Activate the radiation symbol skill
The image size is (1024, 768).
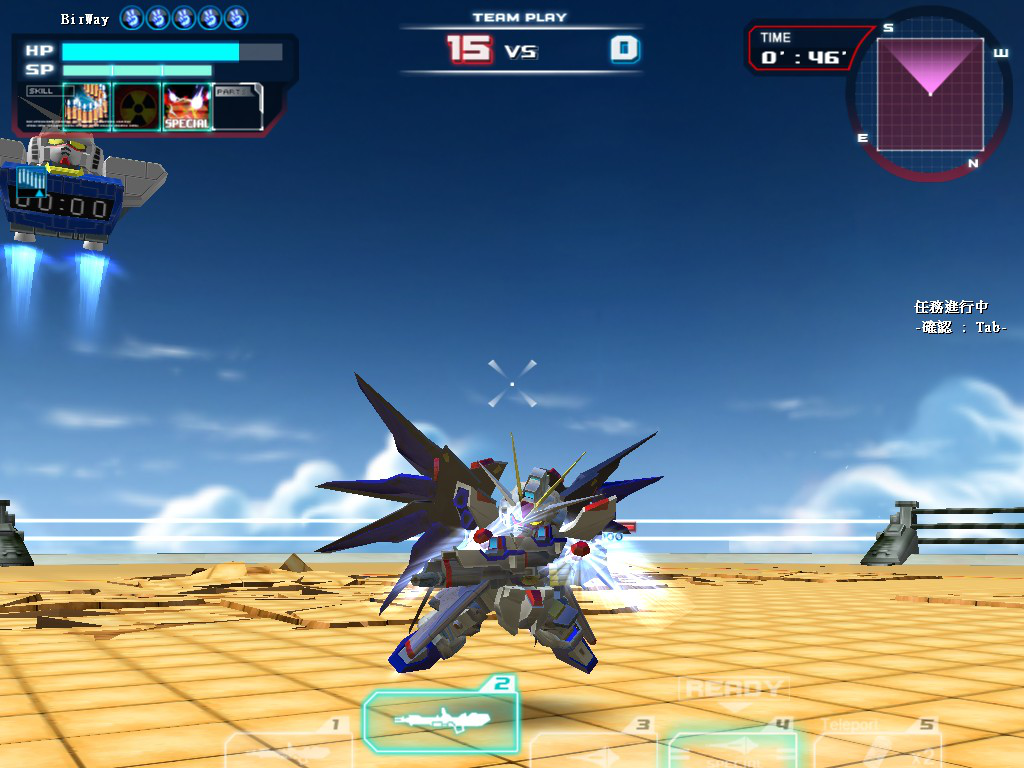click(136, 107)
